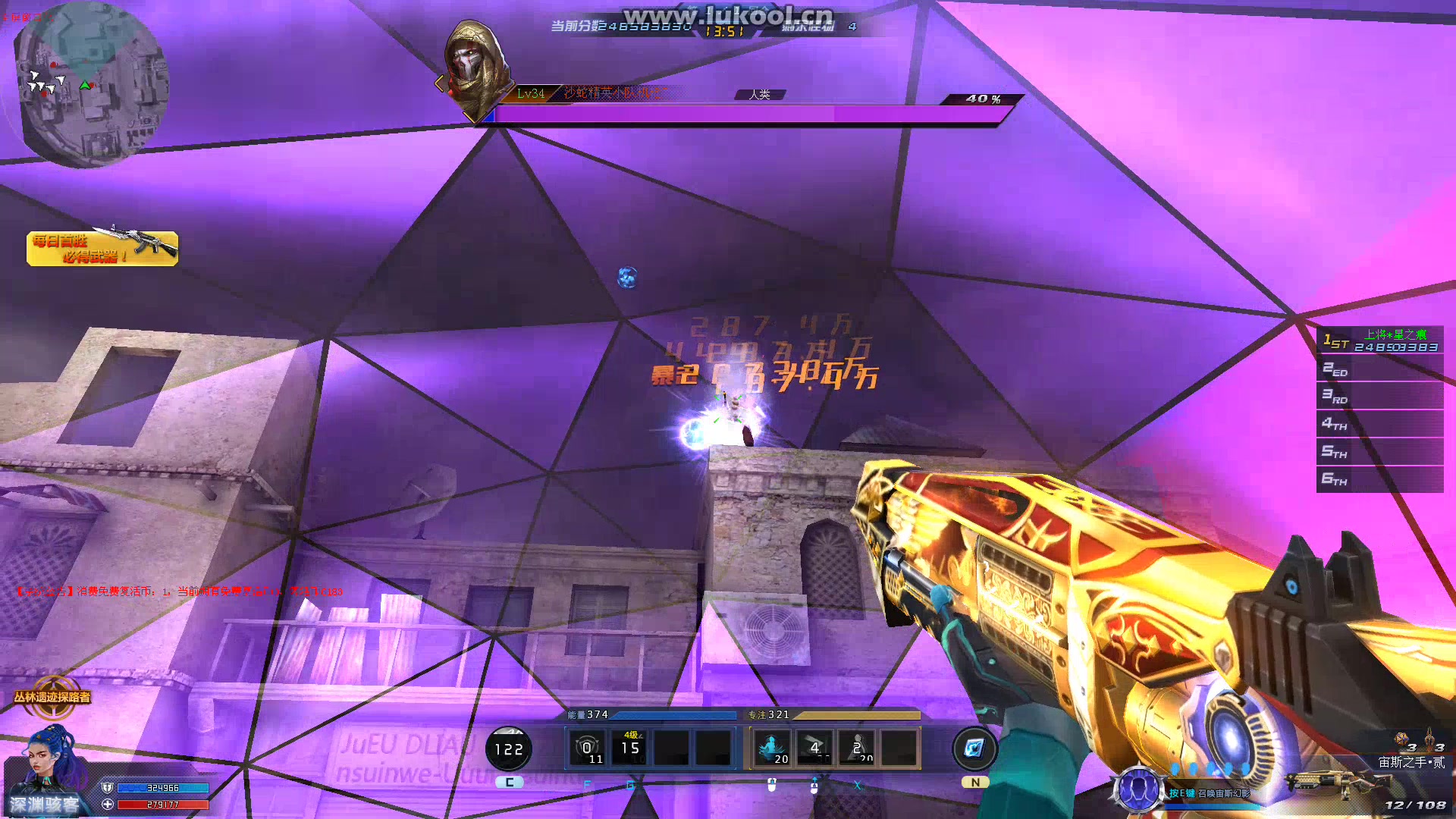Use the shield skill in the energy bar
Viewport: 1456px width, 819px height.
(587, 749)
